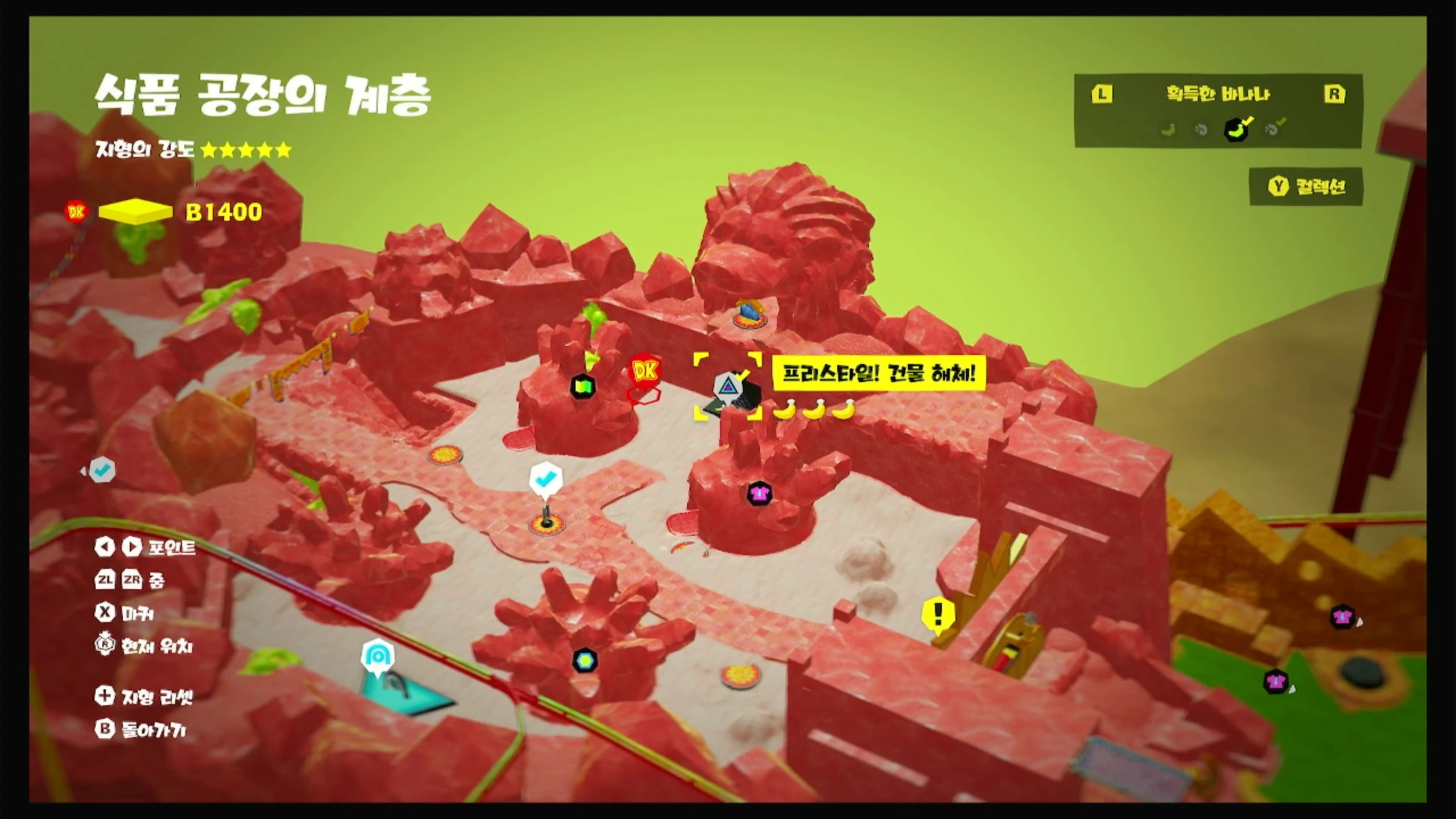Screen dimensions: 1456x819
Task: Pick the dim fossil filter without checkmark
Action: click(x=1201, y=130)
